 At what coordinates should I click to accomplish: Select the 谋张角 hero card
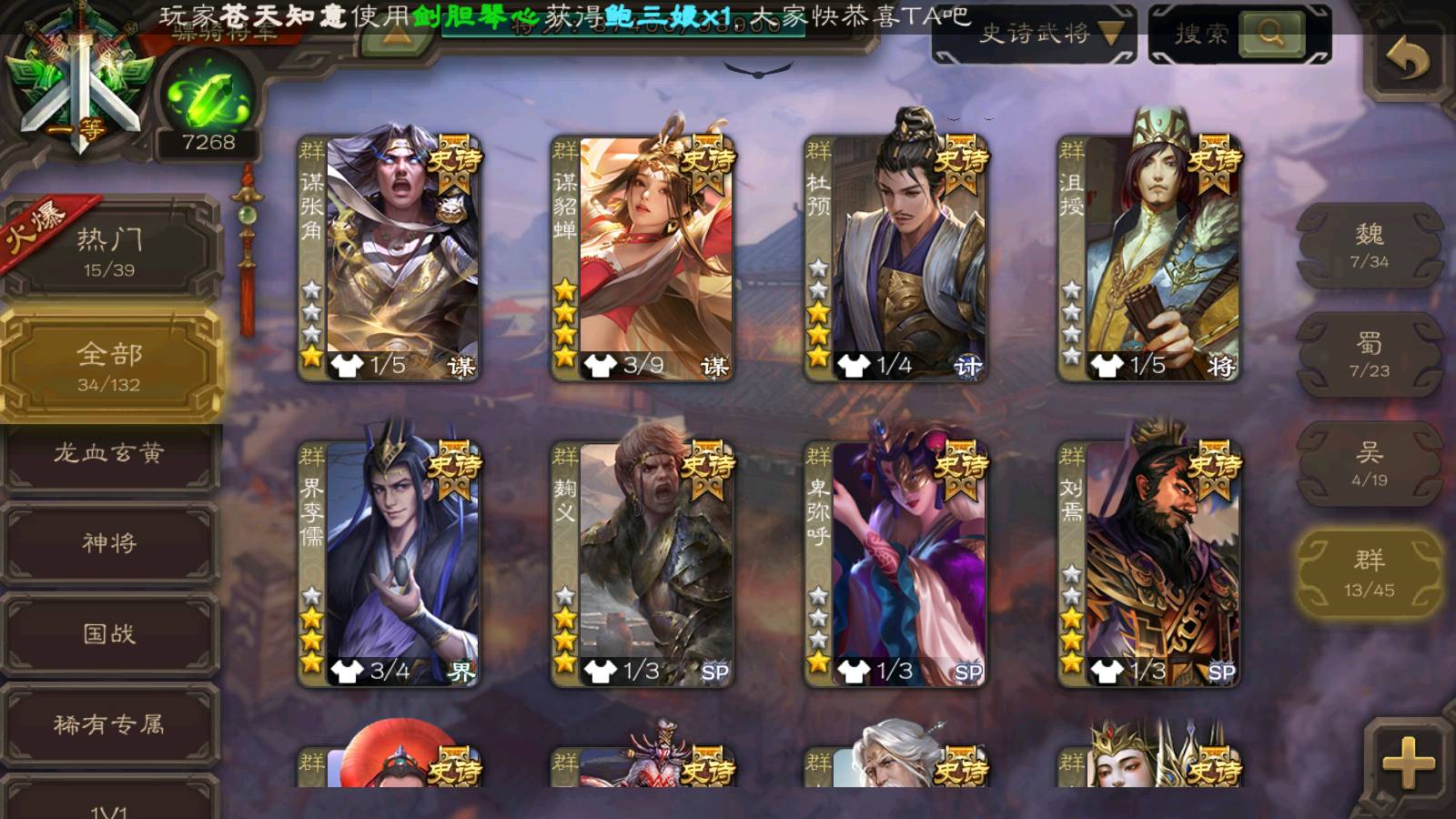click(389, 258)
